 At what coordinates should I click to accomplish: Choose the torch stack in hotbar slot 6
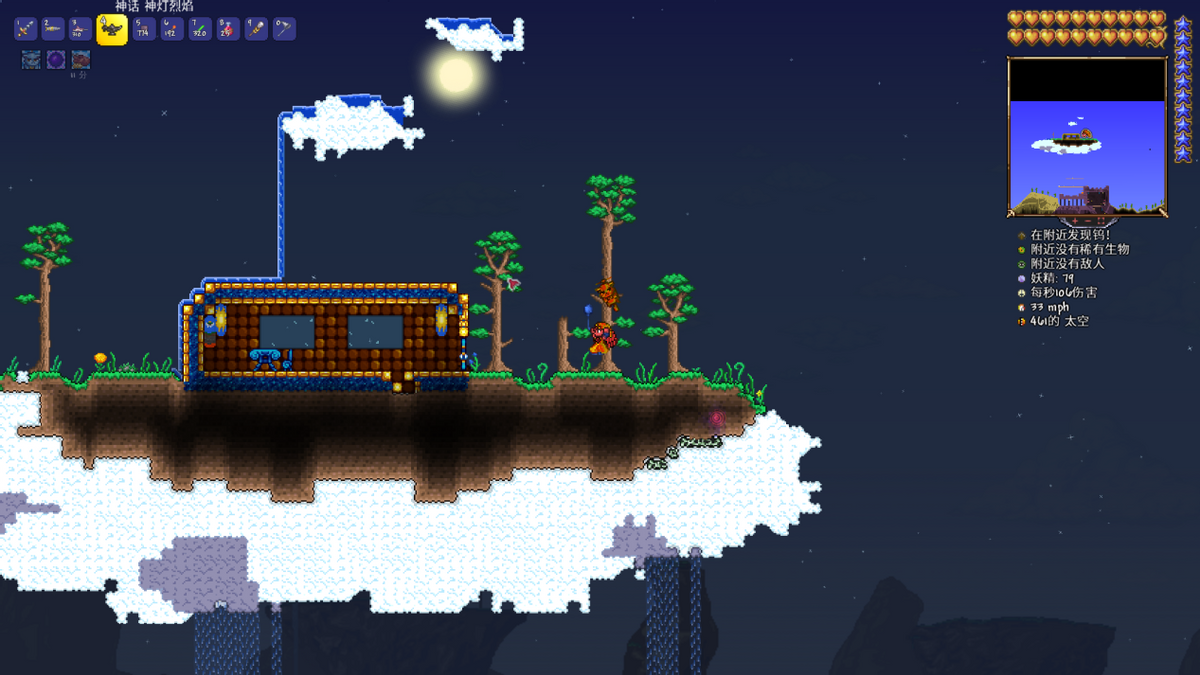[170, 29]
